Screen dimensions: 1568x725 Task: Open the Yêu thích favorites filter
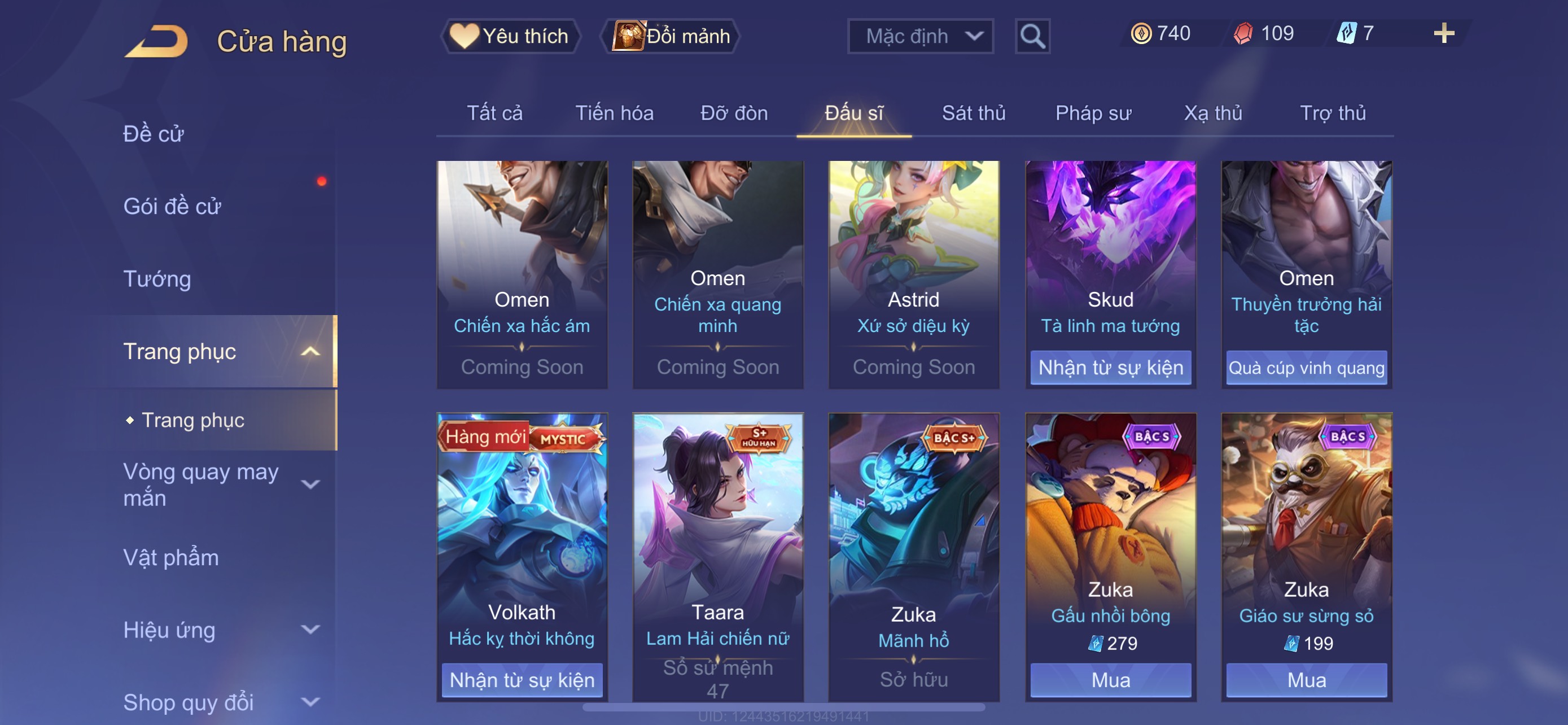[x=510, y=36]
